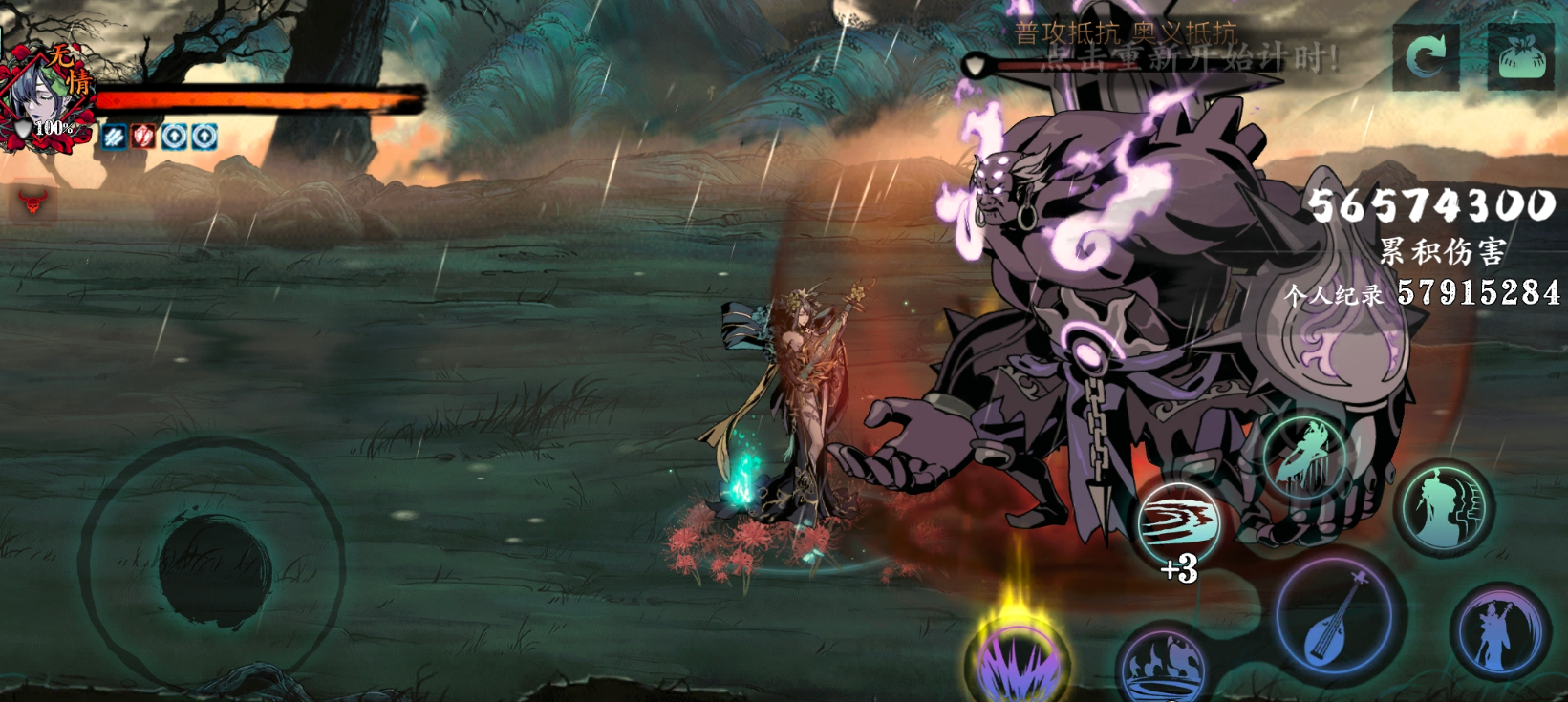Tap the circular restart arrow button

[x=1425, y=58]
